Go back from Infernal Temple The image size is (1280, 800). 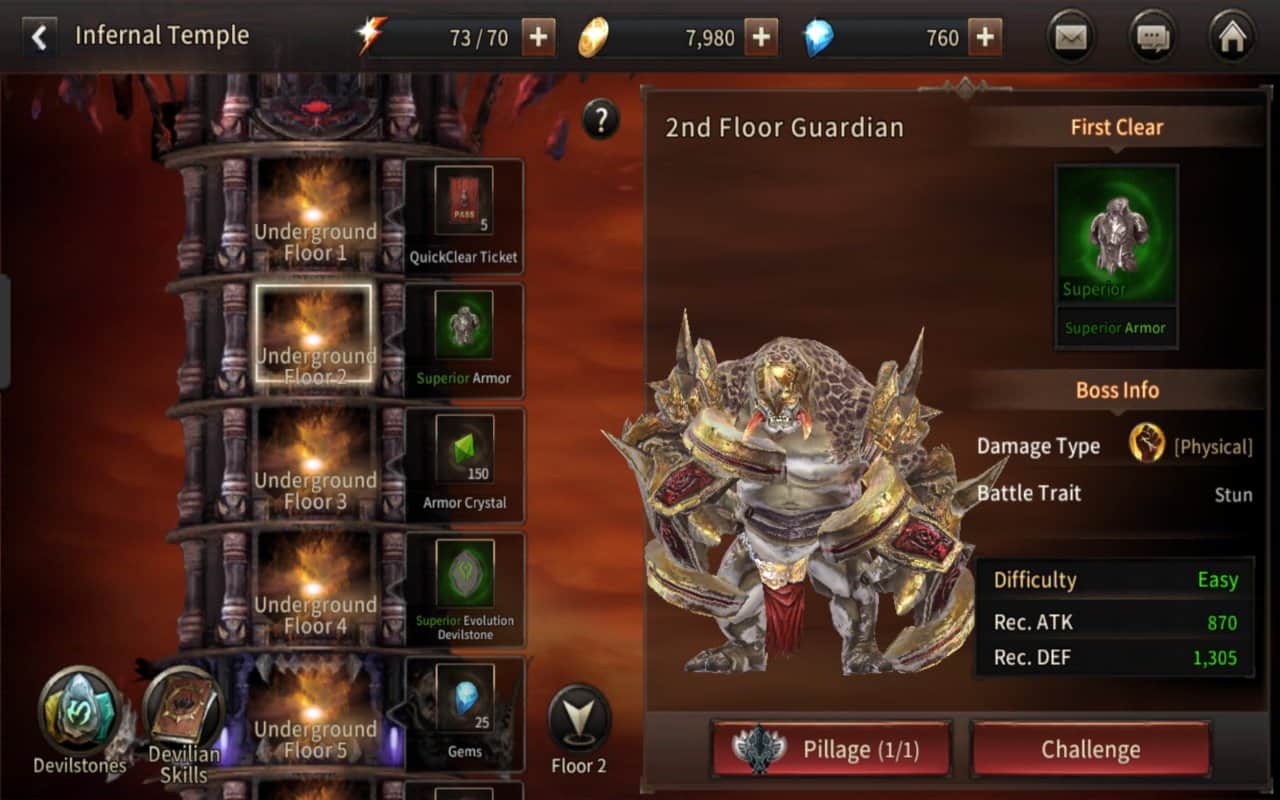pyautogui.click(x=39, y=38)
